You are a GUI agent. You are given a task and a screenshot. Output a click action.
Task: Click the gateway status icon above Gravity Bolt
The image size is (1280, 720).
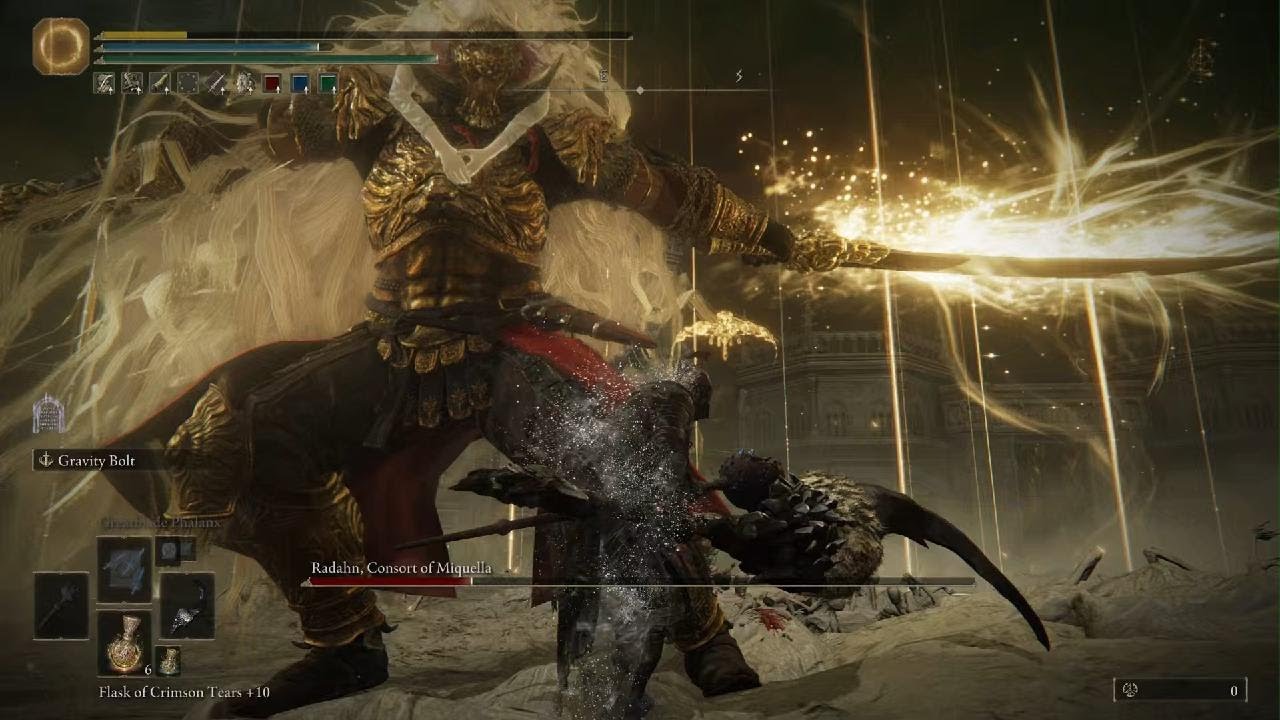click(48, 413)
